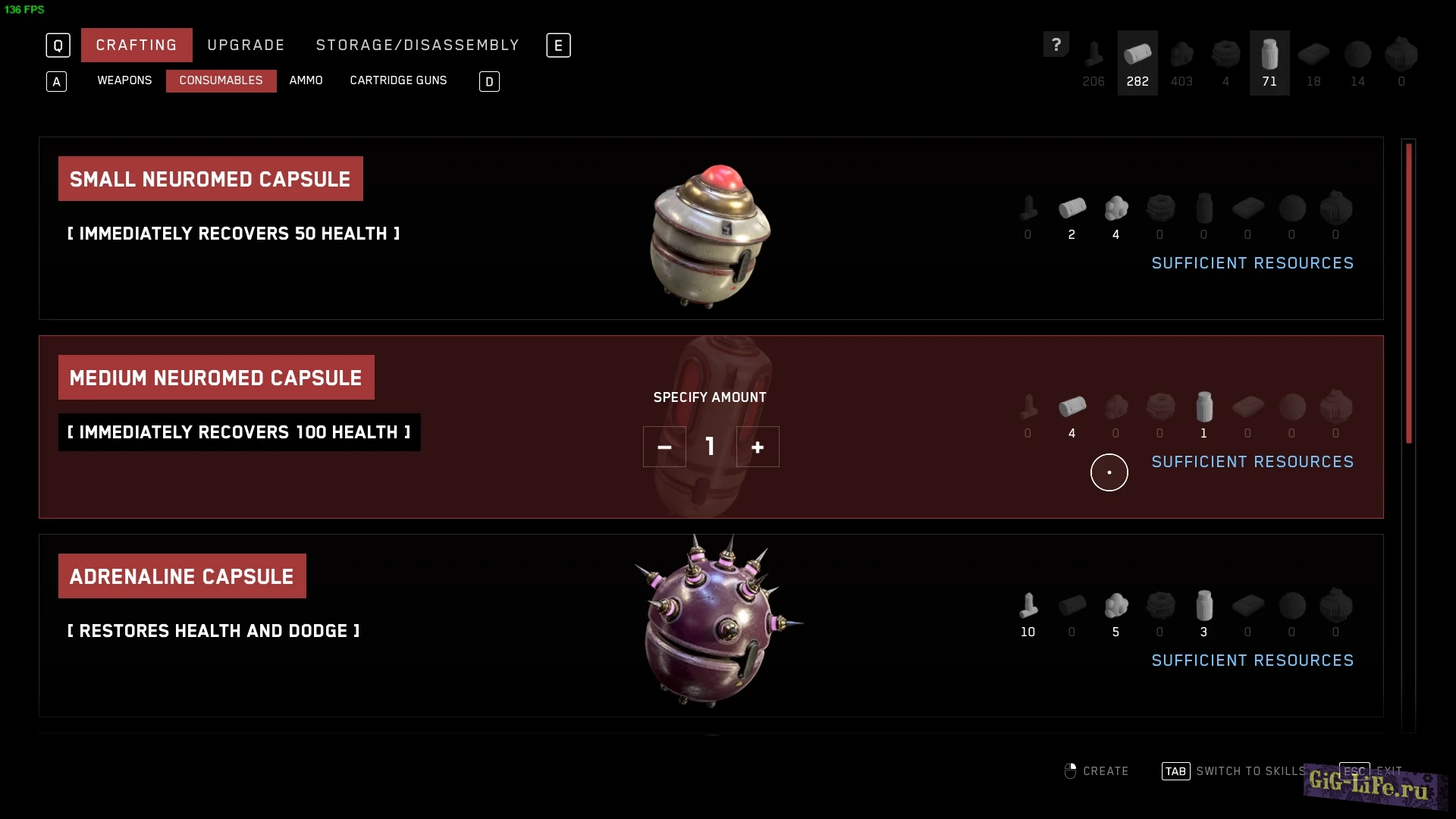Exit the crafting menu

point(1371,770)
